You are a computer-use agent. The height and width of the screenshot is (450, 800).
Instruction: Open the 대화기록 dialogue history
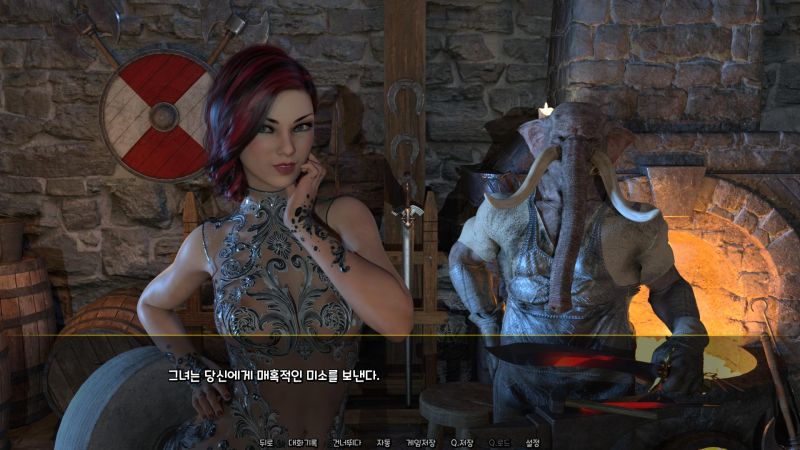tap(302, 442)
